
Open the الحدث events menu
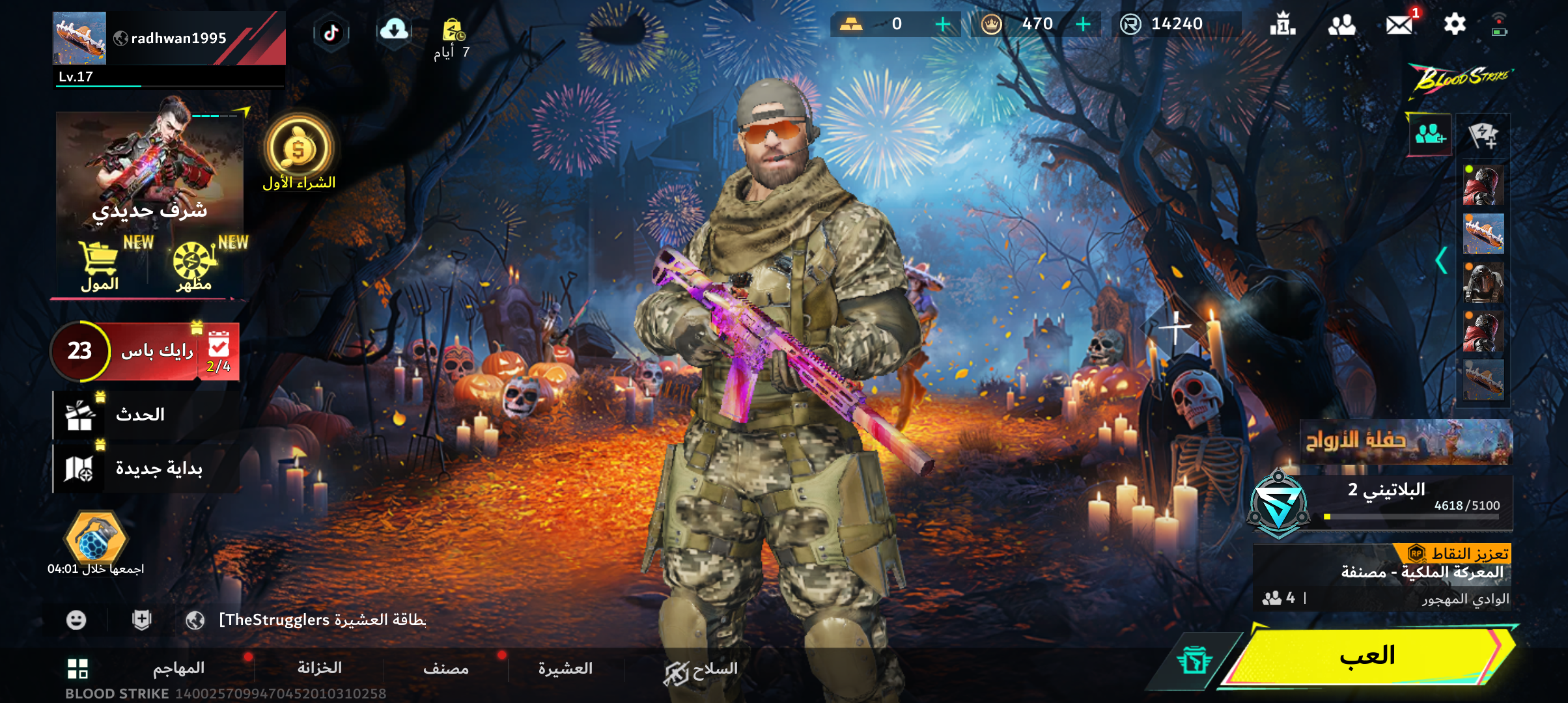click(x=140, y=415)
